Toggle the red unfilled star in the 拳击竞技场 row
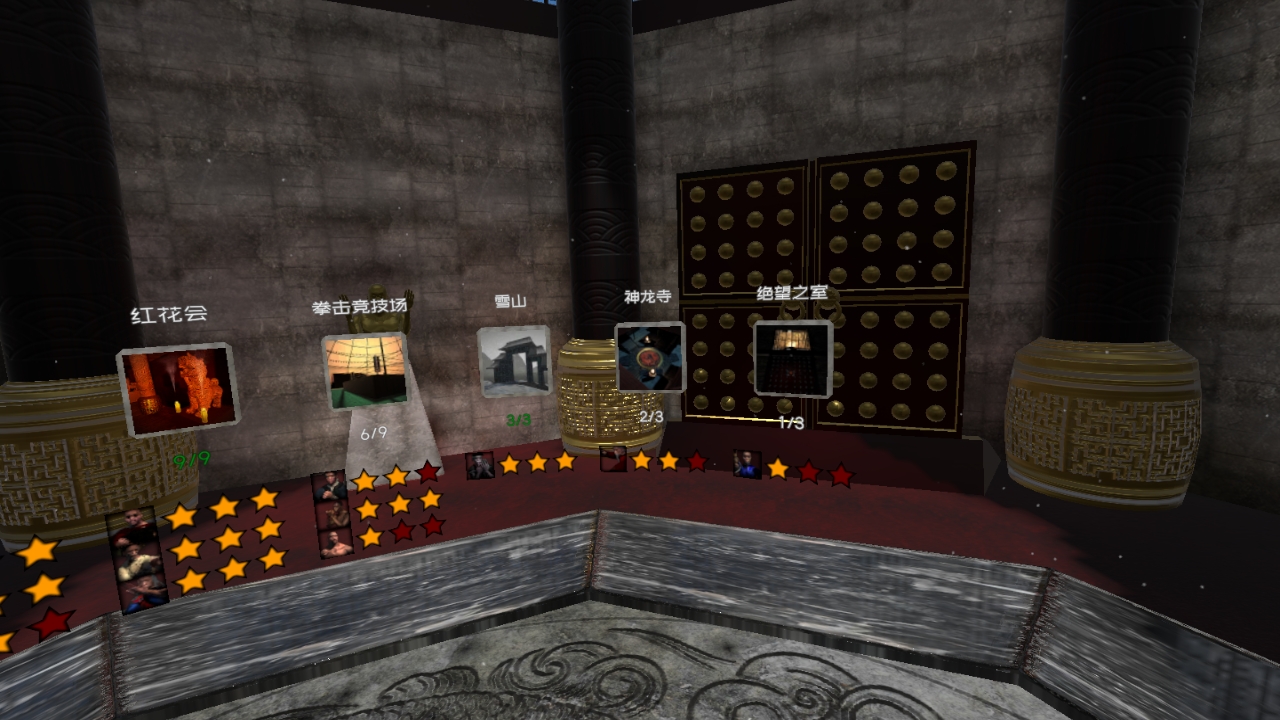The height and width of the screenshot is (720, 1280). coord(426,470)
